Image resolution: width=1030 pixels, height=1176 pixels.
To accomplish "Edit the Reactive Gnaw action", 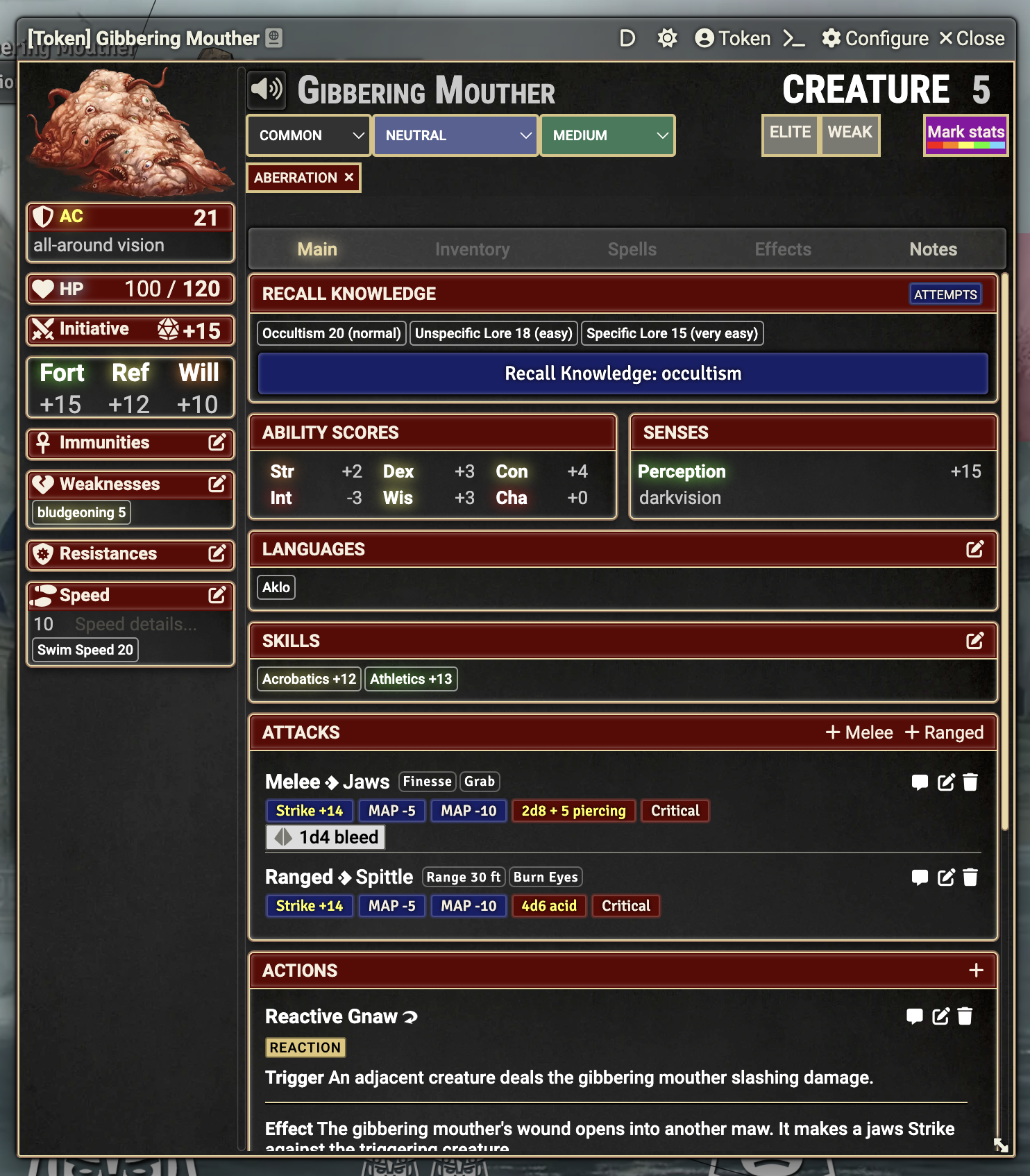I will pos(940,1016).
